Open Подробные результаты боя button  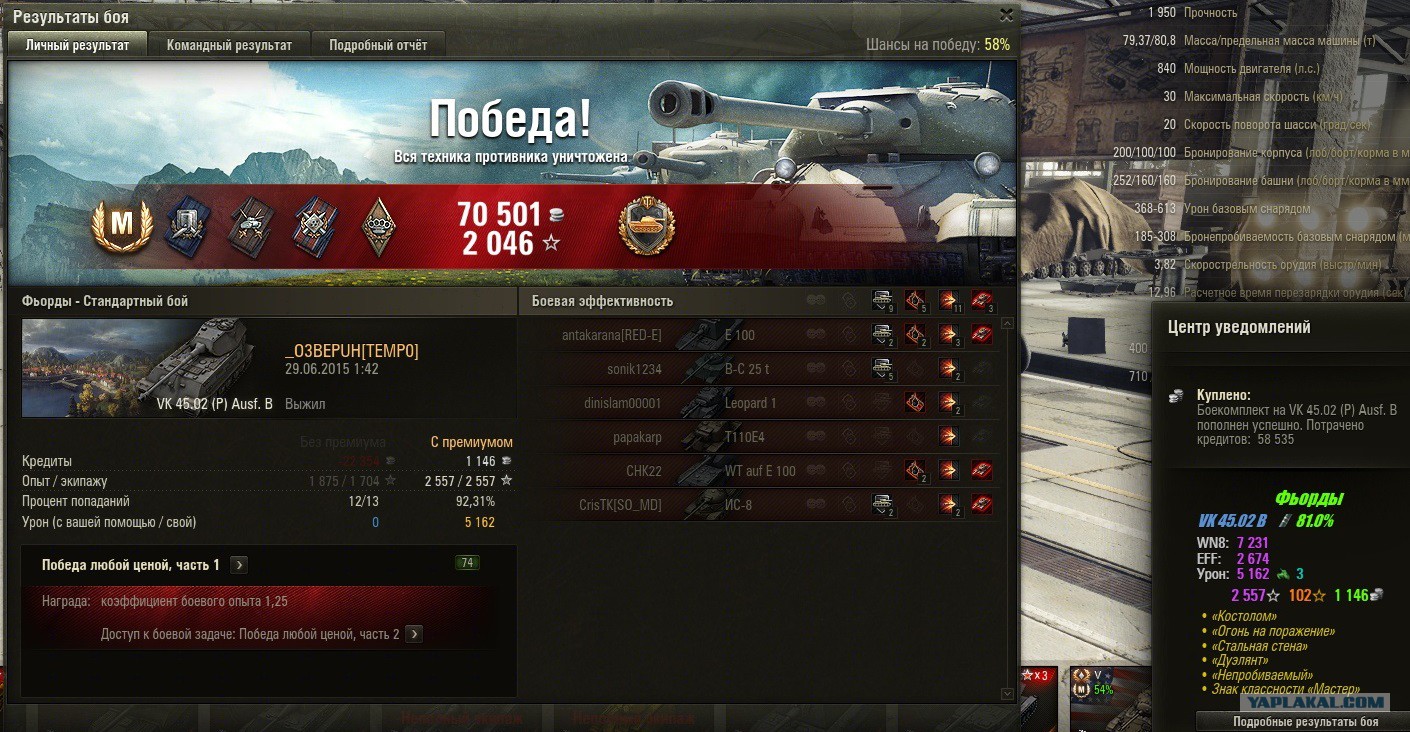click(1305, 722)
